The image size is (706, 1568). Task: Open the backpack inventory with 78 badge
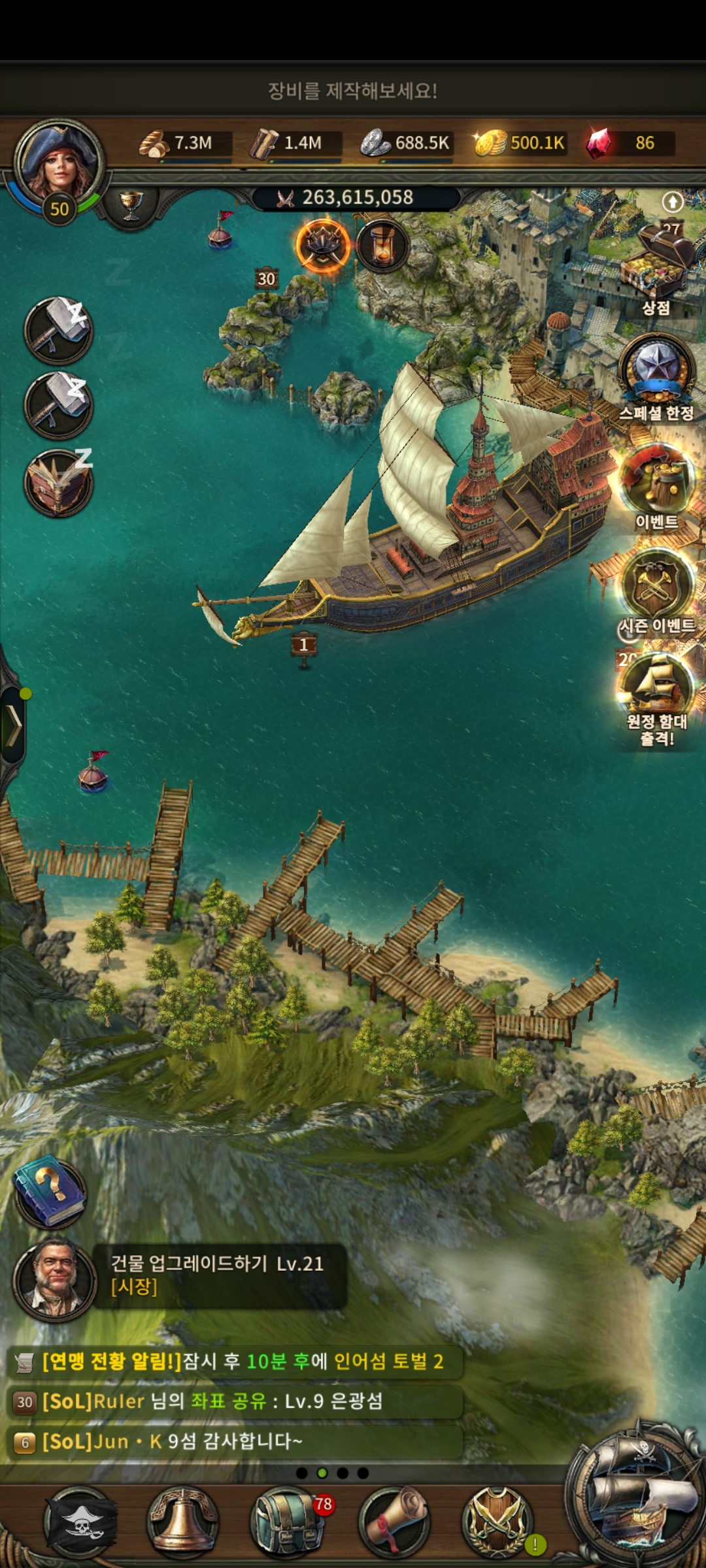point(286,1522)
